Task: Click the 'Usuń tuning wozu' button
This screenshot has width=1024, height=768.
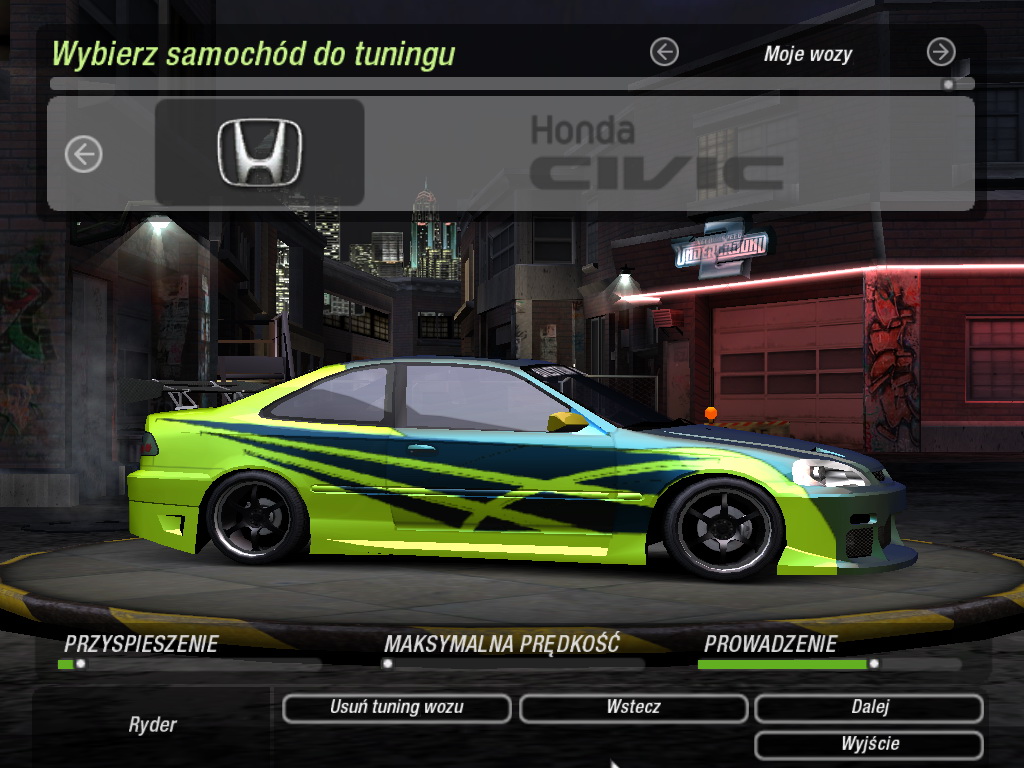Action: [397, 708]
